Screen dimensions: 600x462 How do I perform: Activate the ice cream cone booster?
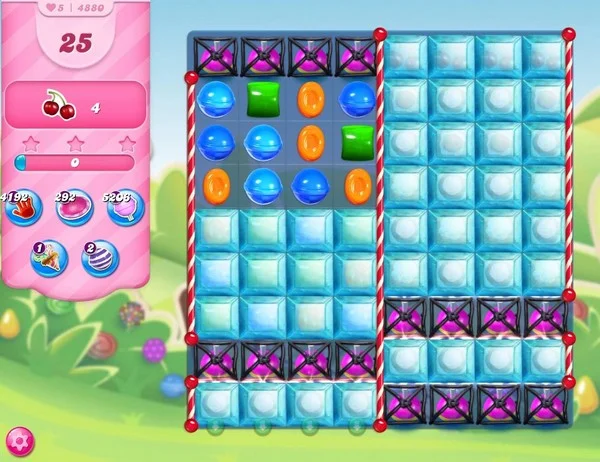(x=48, y=258)
